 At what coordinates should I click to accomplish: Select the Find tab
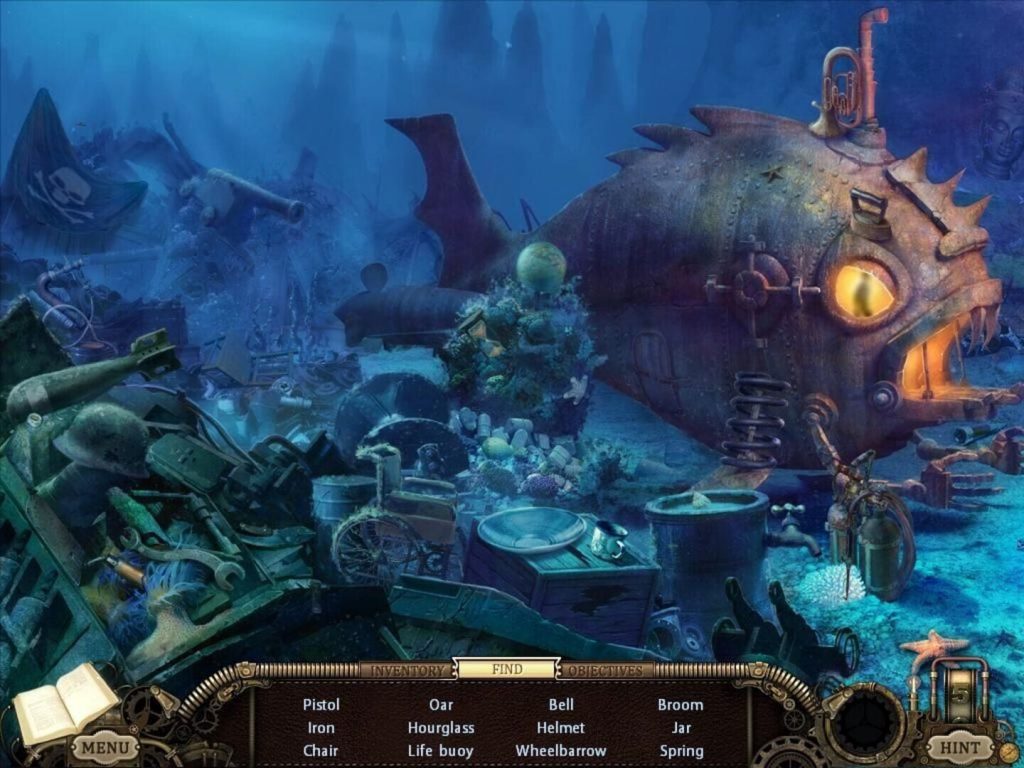coord(506,669)
